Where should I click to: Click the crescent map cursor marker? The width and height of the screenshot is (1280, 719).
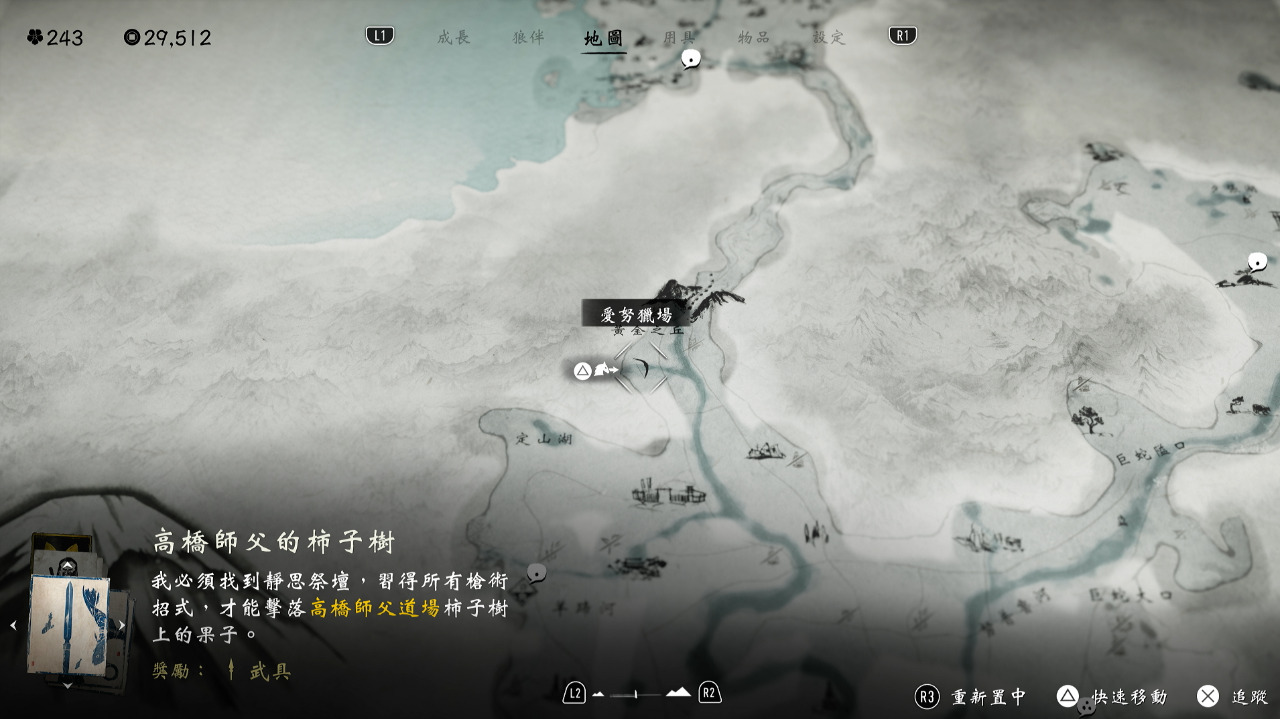pos(642,370)
